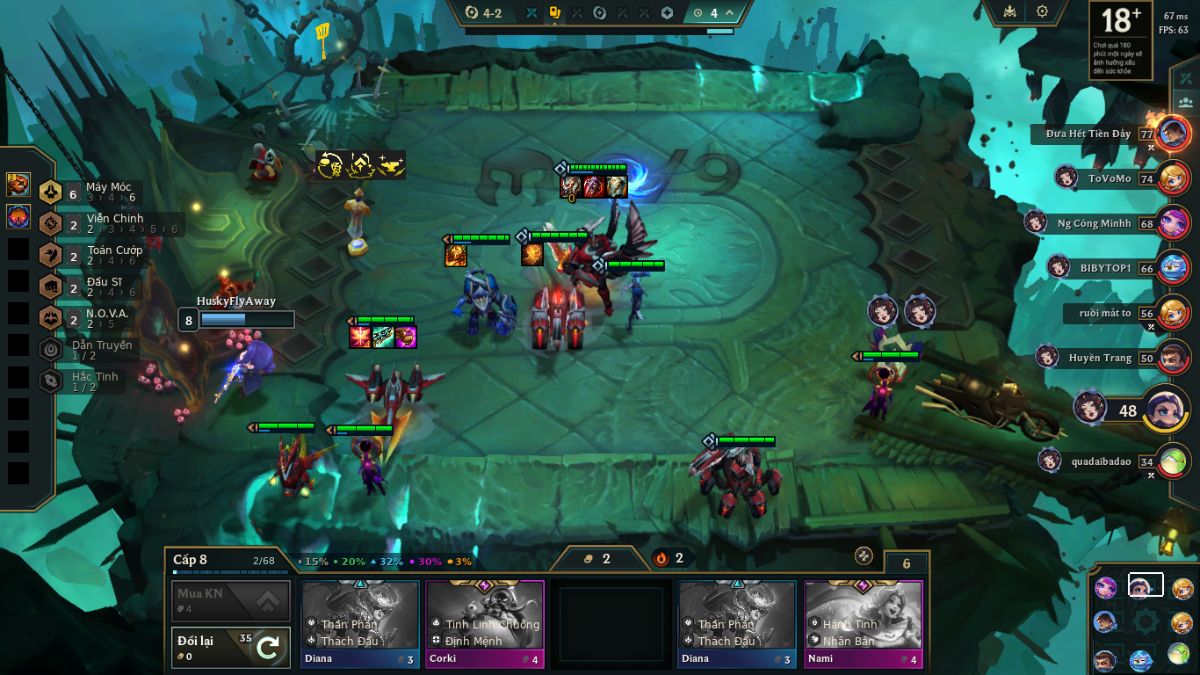Refresh the shop with Đổi lại

[x=232, y=647]
